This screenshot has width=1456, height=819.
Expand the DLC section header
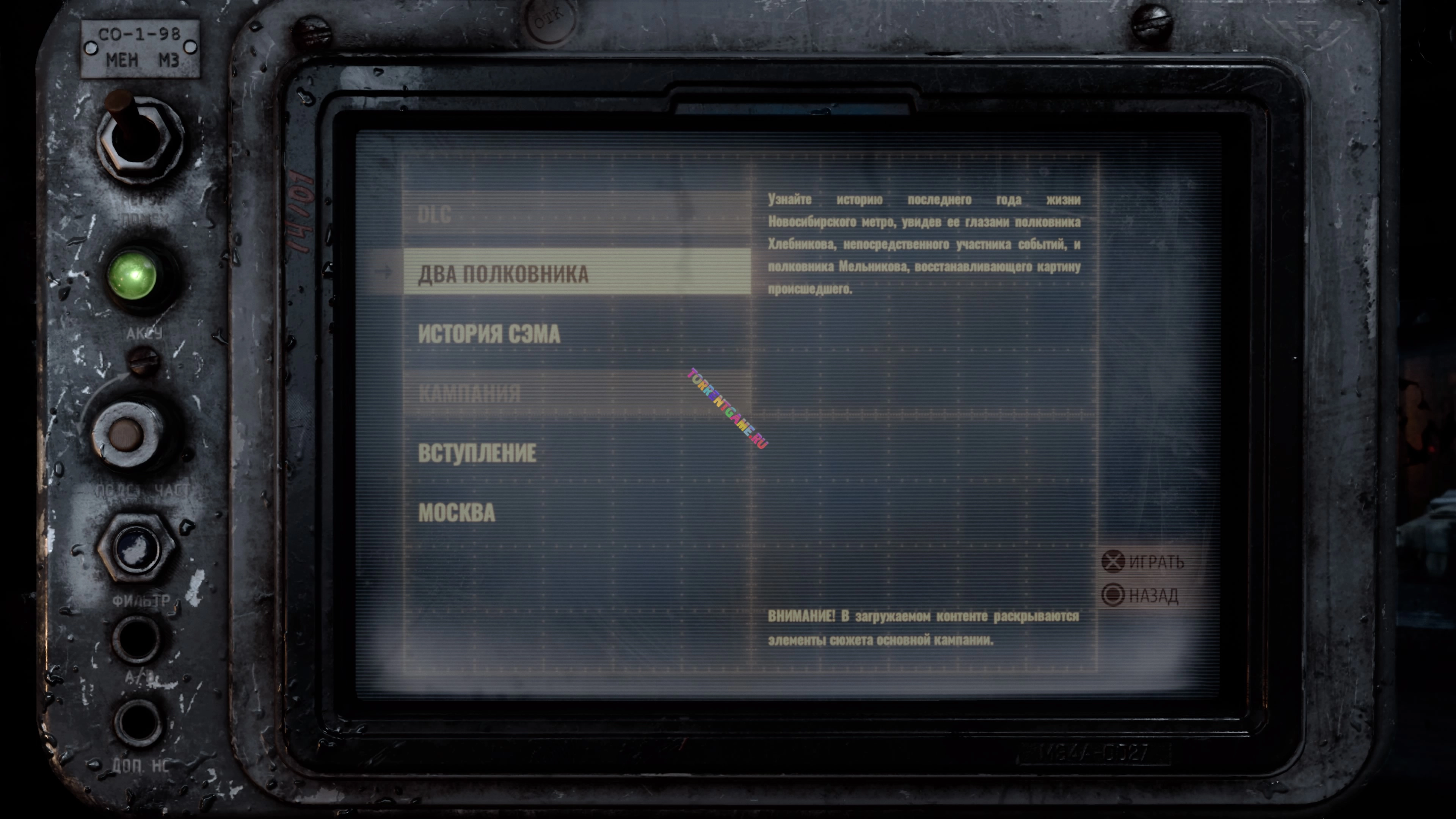tap(434, 215)
